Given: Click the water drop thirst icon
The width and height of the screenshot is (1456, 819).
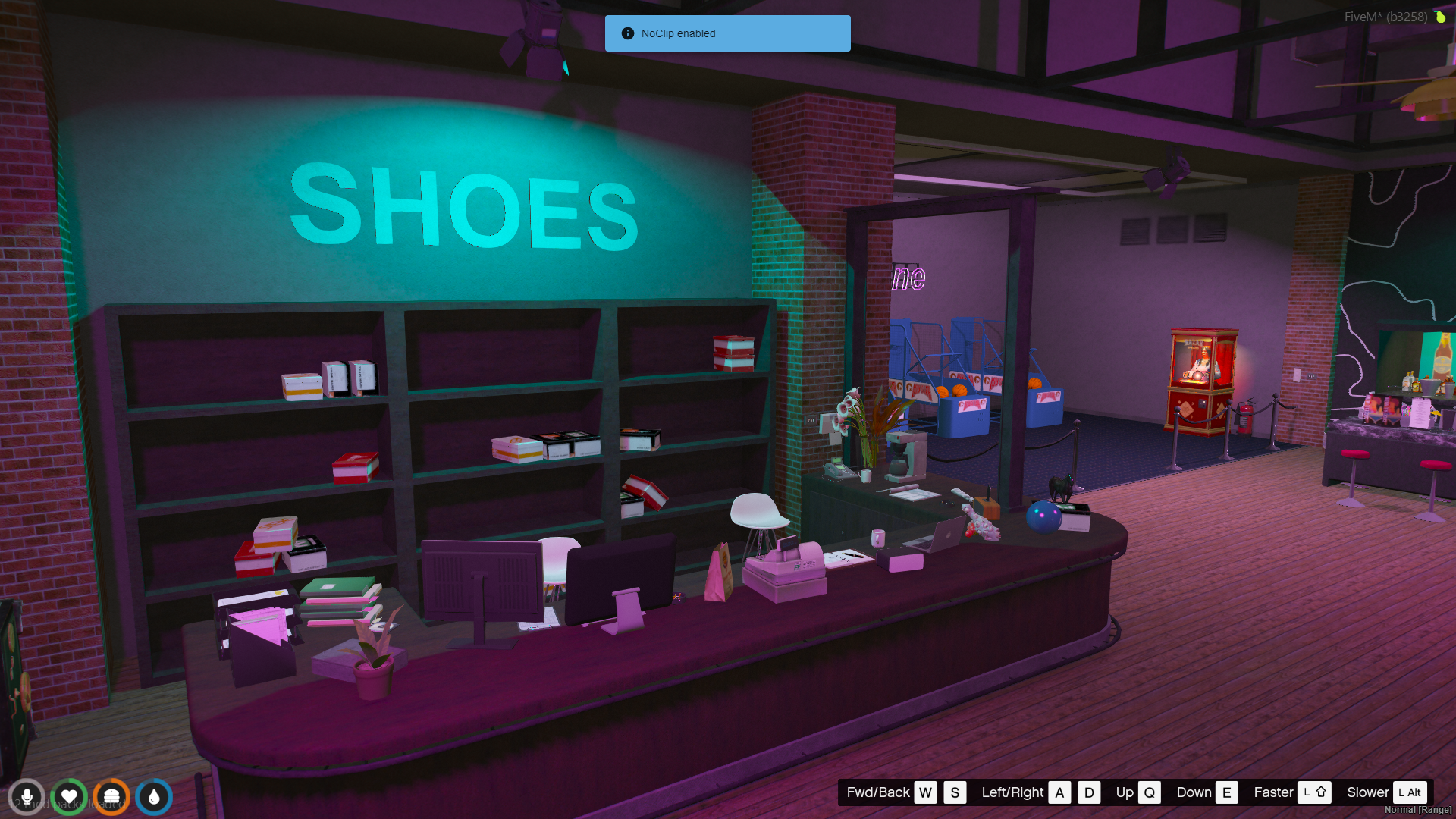Looking at the screenshot, I should click(x=154, y=797).
